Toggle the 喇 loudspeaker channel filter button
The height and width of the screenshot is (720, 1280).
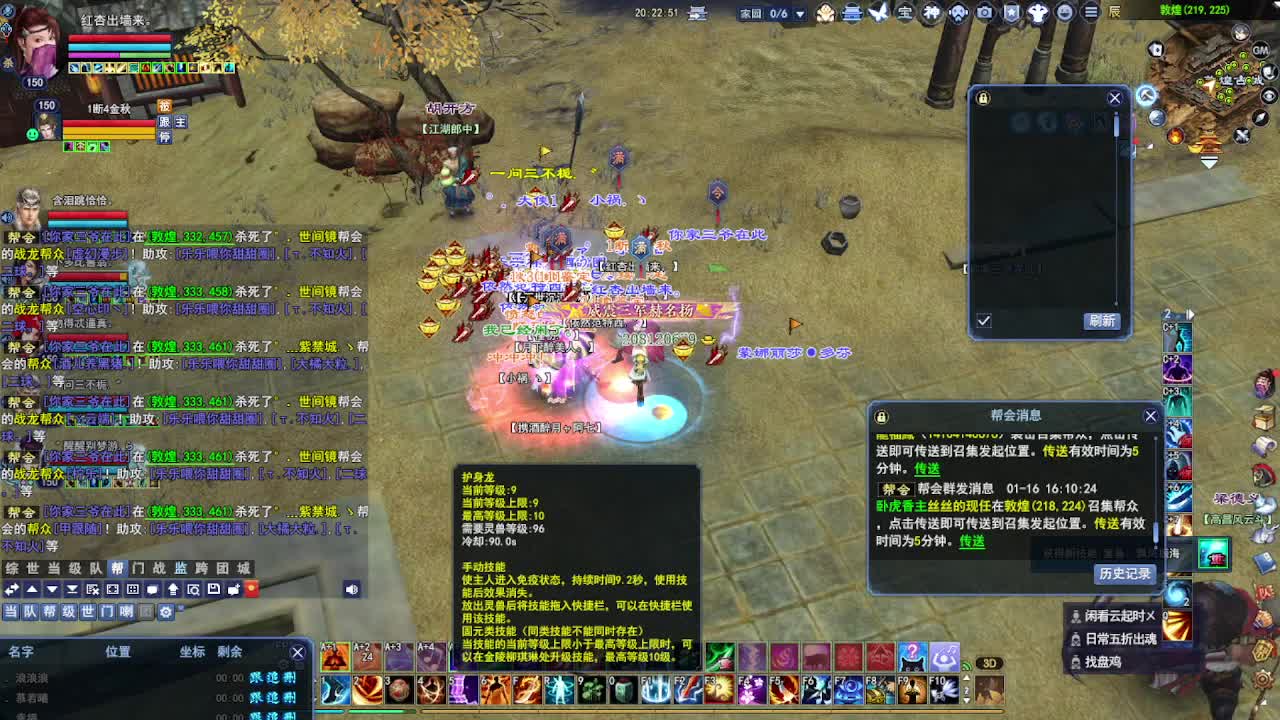pyautogui.click(x=127, y=611)
